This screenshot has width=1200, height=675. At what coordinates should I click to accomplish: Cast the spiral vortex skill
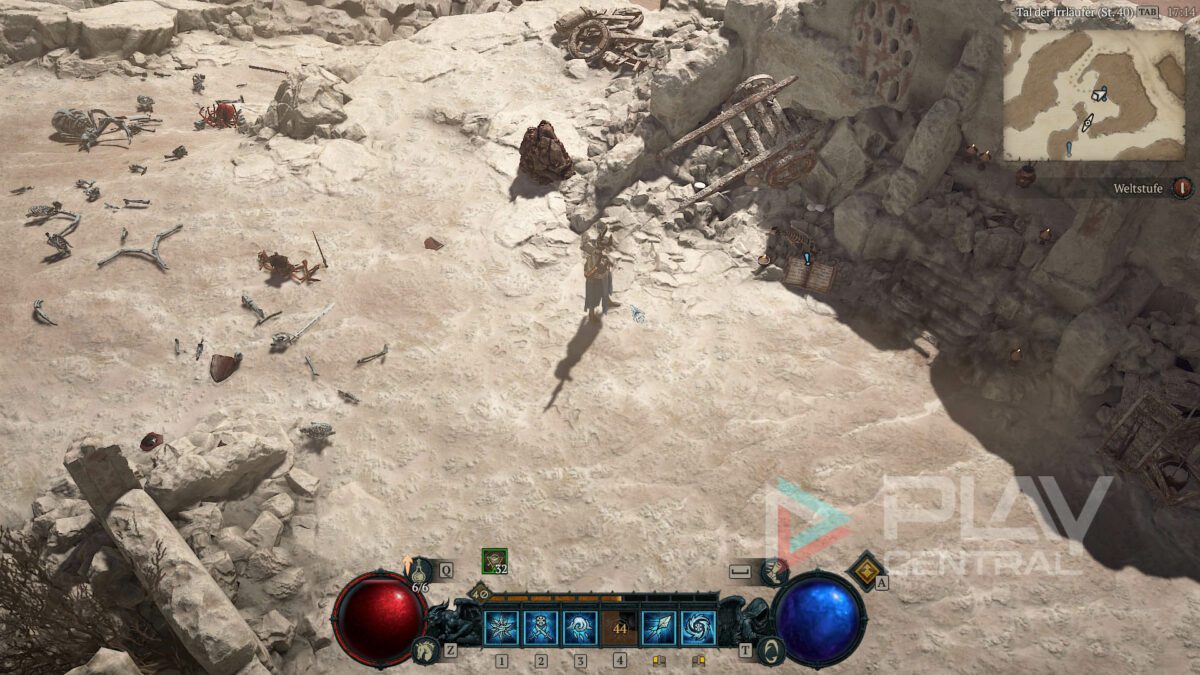click(698, 628)
